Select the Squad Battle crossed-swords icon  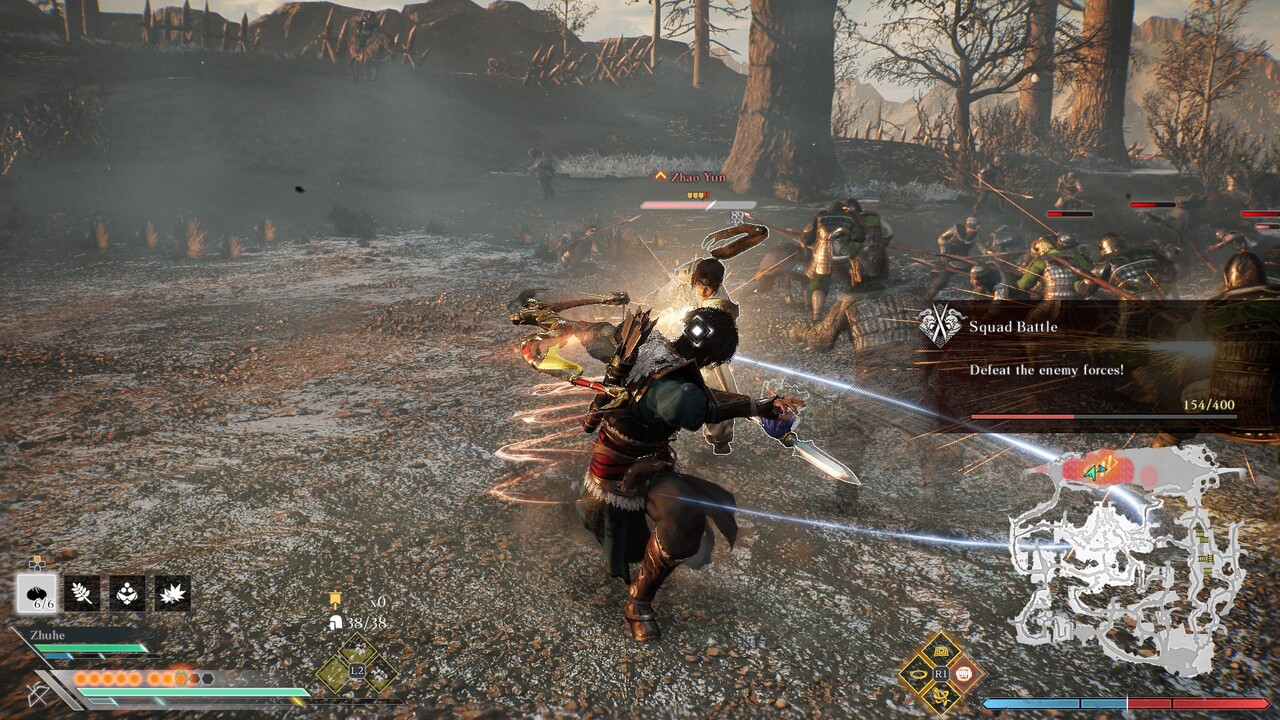(x=941, y=326)
